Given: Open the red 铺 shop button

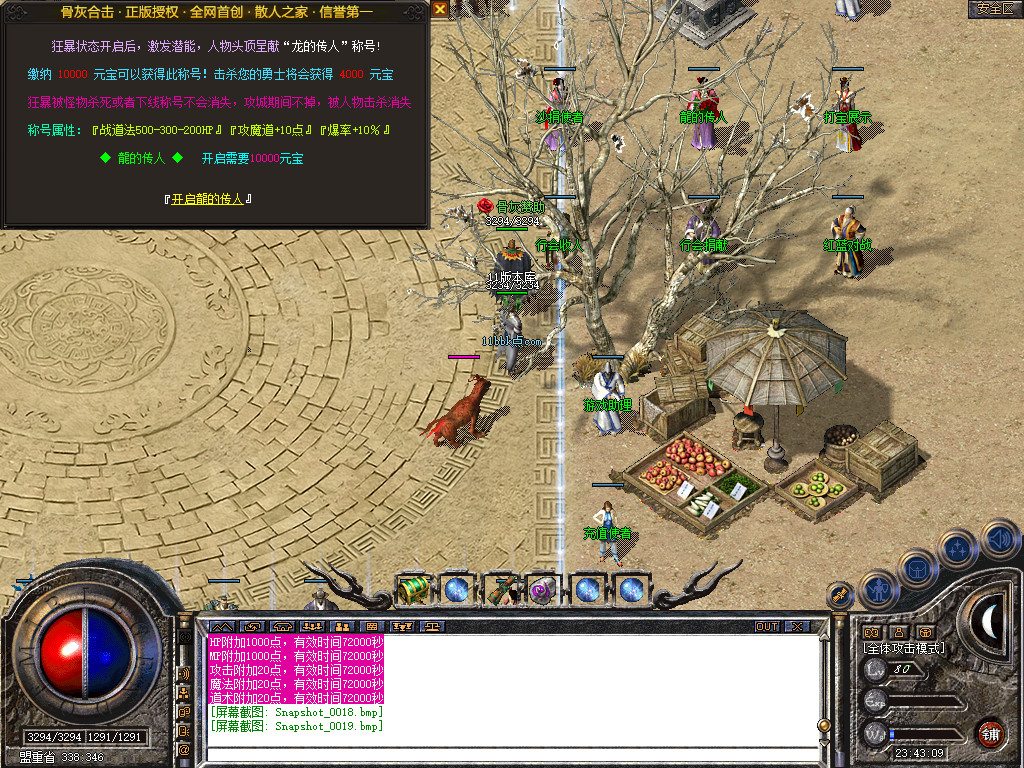Looking at the screenshot, I should [x=990, y=733].
